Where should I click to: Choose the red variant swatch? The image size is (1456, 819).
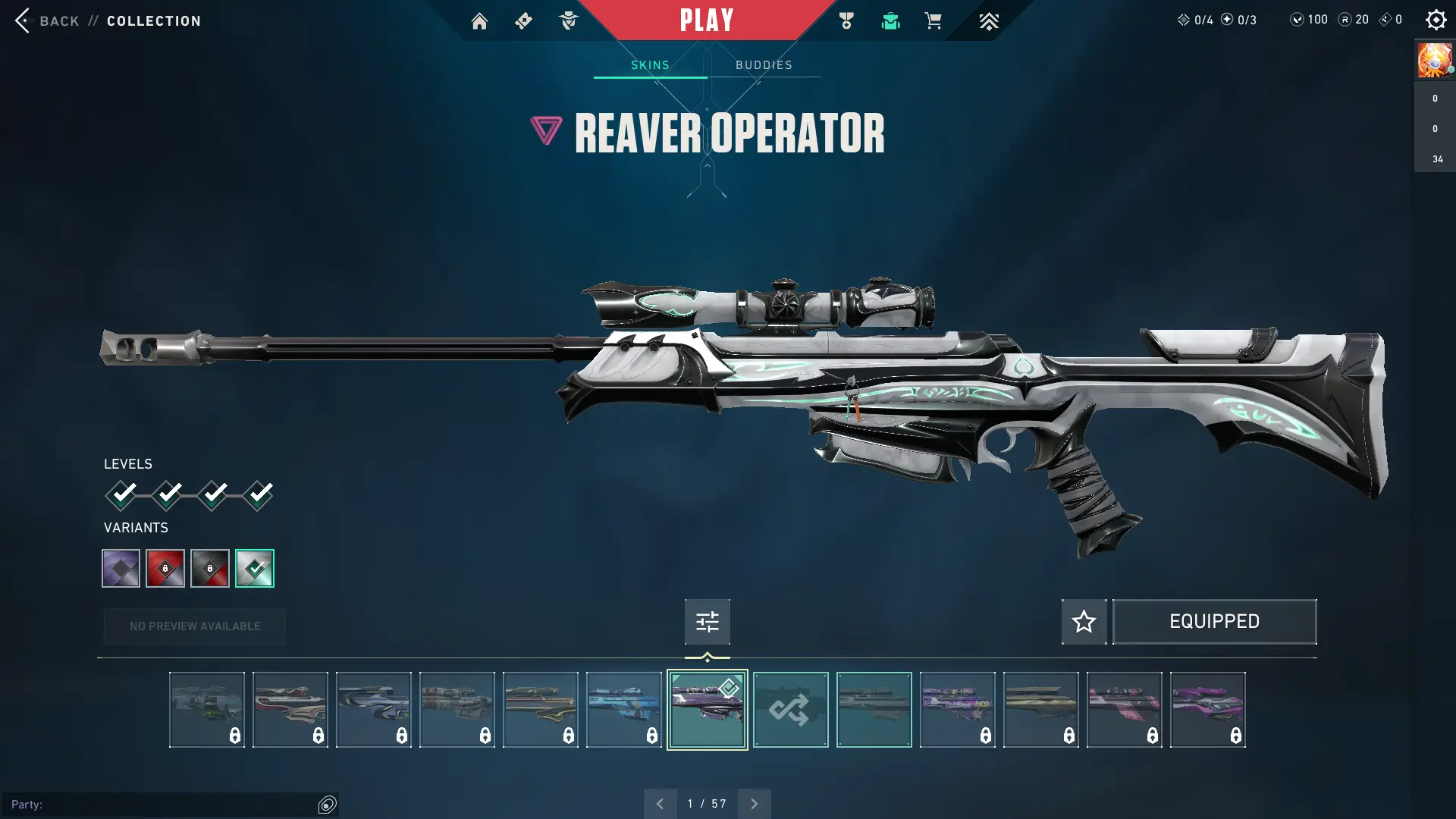click(165, 568)
